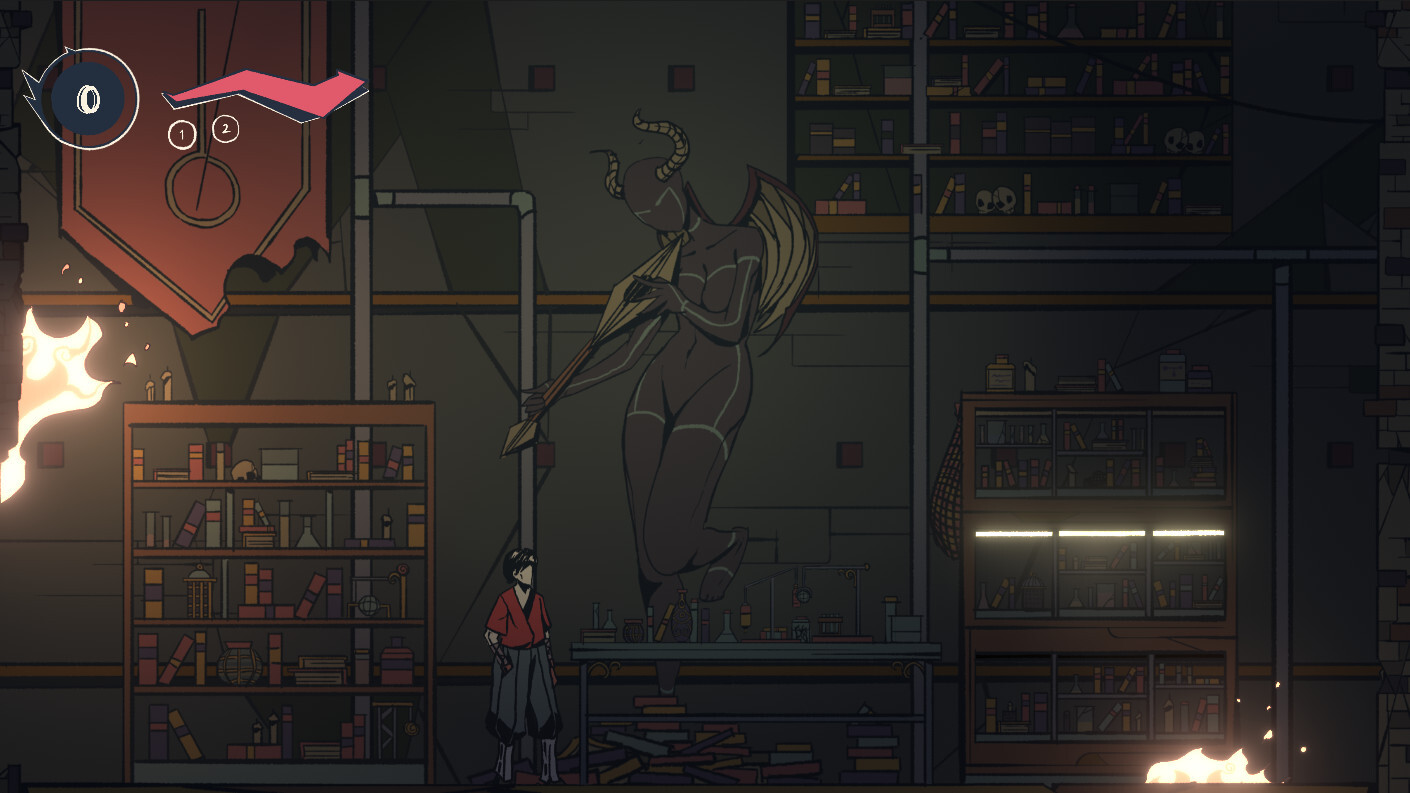The width and height of the screenshot is (1410, 793).
Task: Open ability slot 2
Action: click(x=226, y=128)
